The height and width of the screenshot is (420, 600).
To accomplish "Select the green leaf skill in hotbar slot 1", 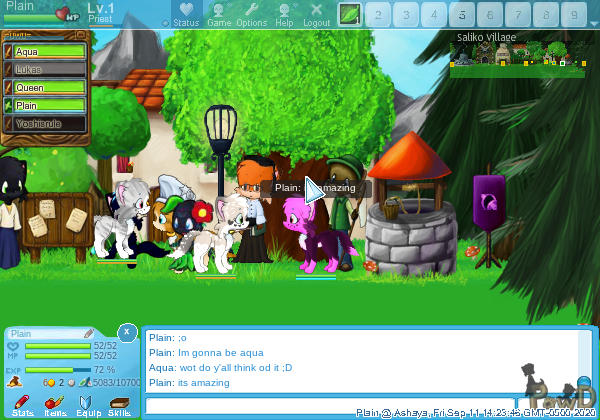I will click(349, 14).
